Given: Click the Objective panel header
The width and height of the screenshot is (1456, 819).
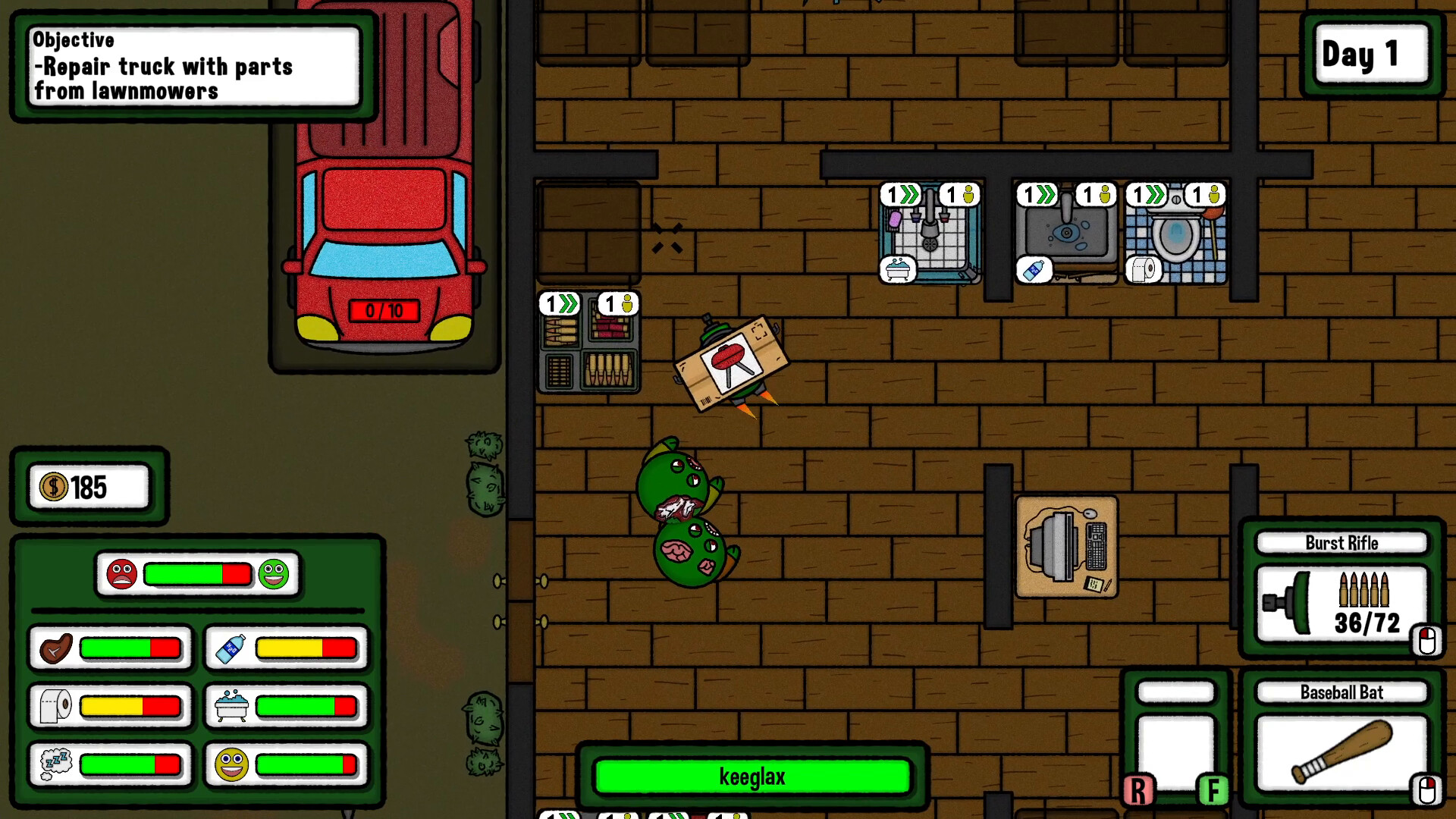Looking at the screenshot, I should pos(74,40).
